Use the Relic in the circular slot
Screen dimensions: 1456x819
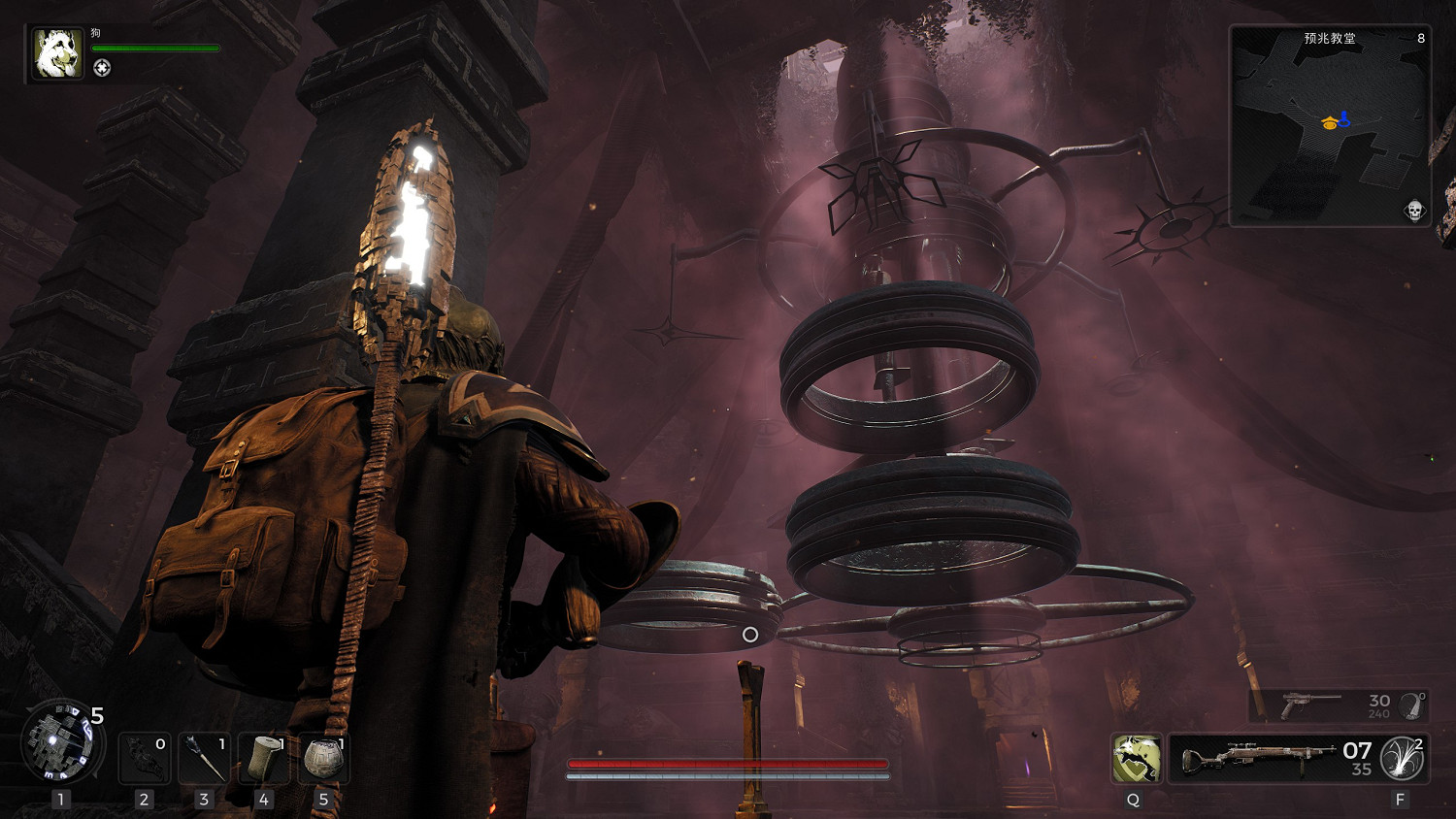pos(61,742)
